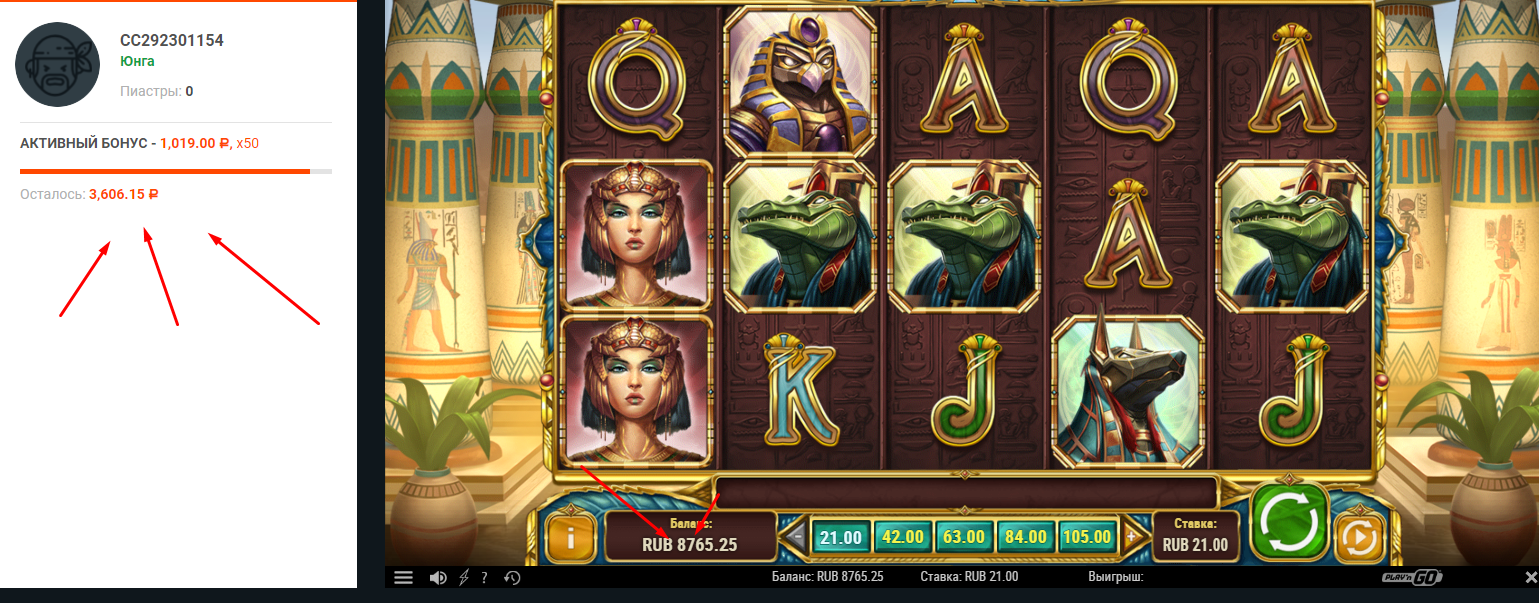
Task: Choose the 42.00 bet value
Action: (902, 537)
